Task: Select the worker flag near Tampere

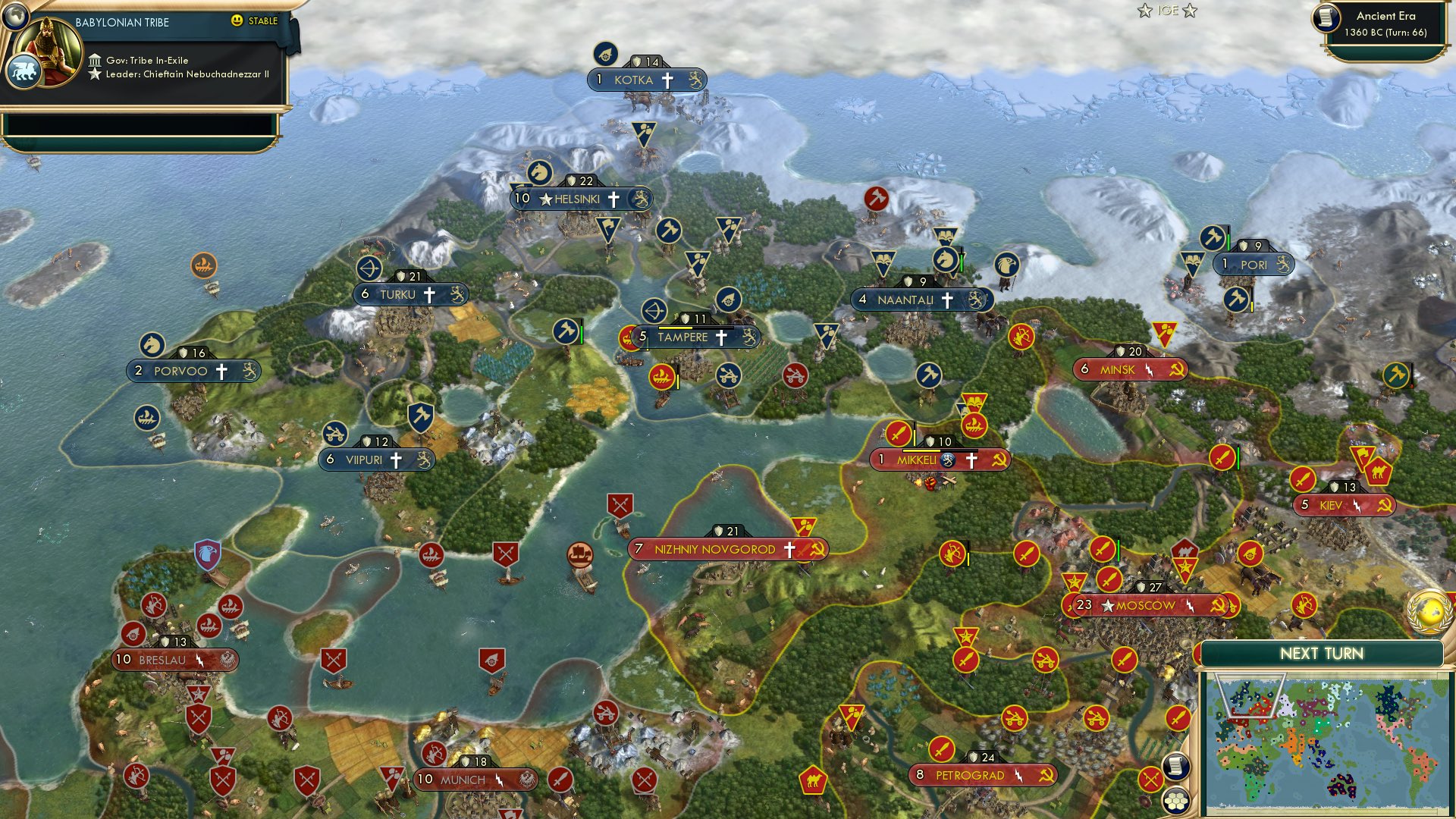Action: pyautogui.click(x=567, y=331)
